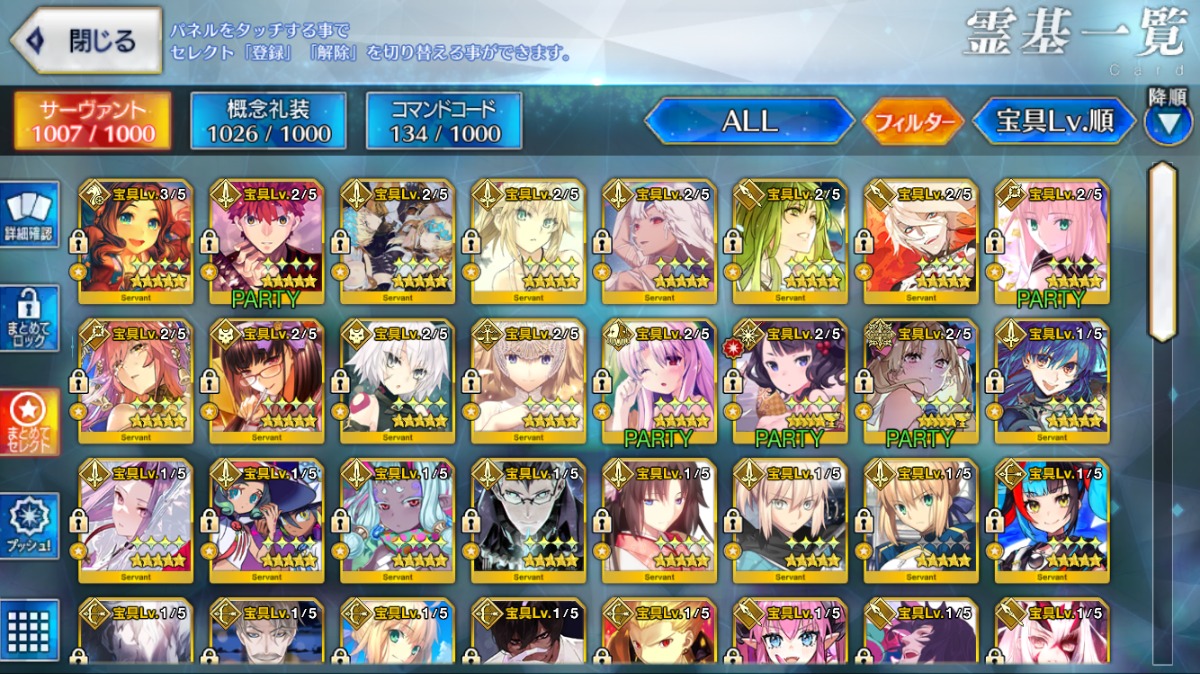Change the 宝具Lv.順 sort order
The width and height of the screenshot is (1200, 674).
point(1054,121)
